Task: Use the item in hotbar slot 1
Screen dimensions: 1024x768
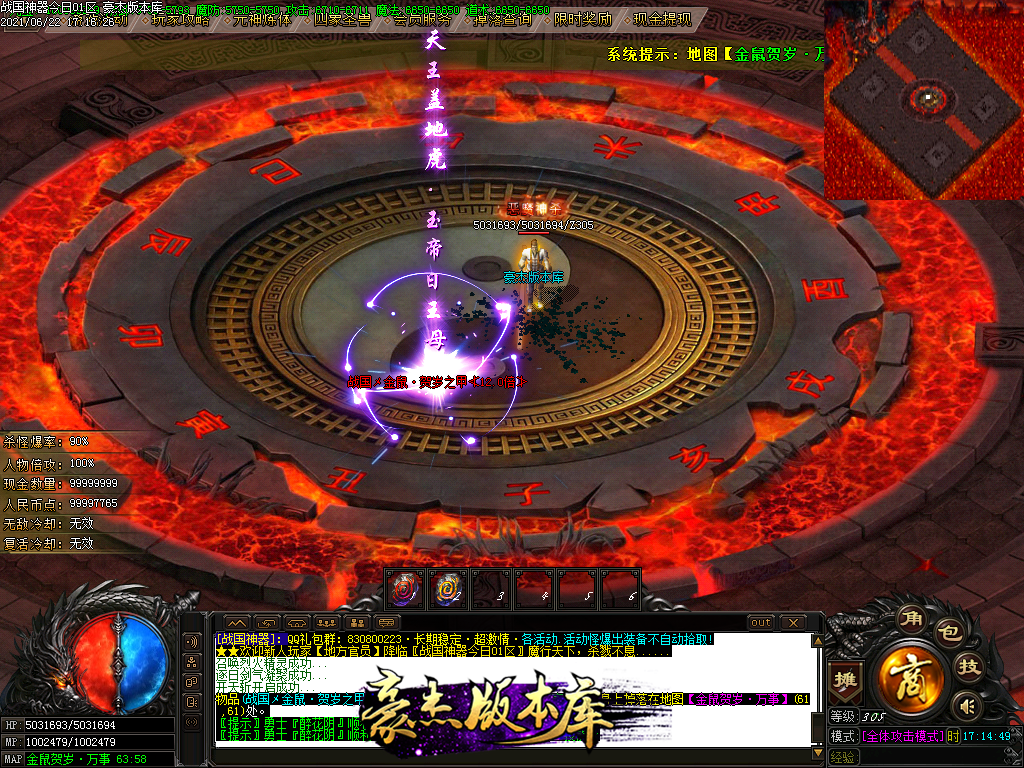Action: [x=405, y=589]
